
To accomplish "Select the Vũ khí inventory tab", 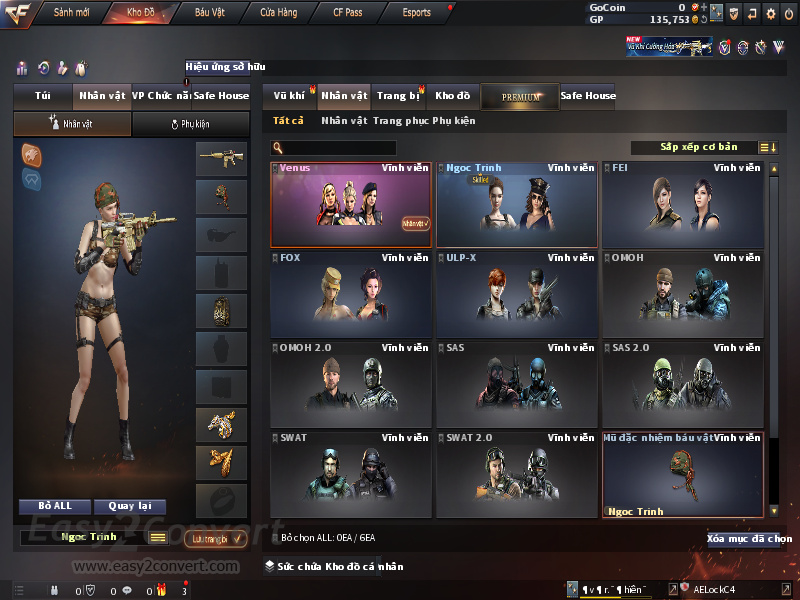I will [x=290, y=96].
